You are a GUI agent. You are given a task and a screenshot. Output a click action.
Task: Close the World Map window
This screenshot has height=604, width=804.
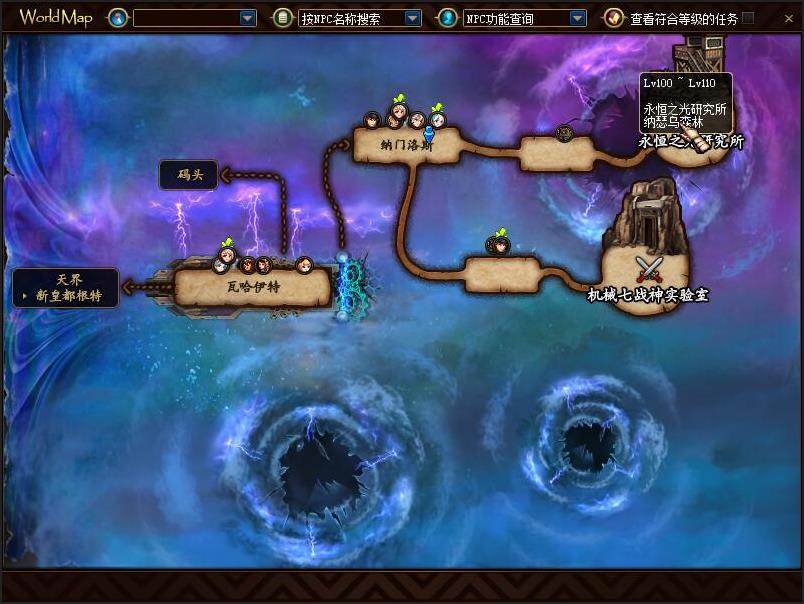point(790,18)
